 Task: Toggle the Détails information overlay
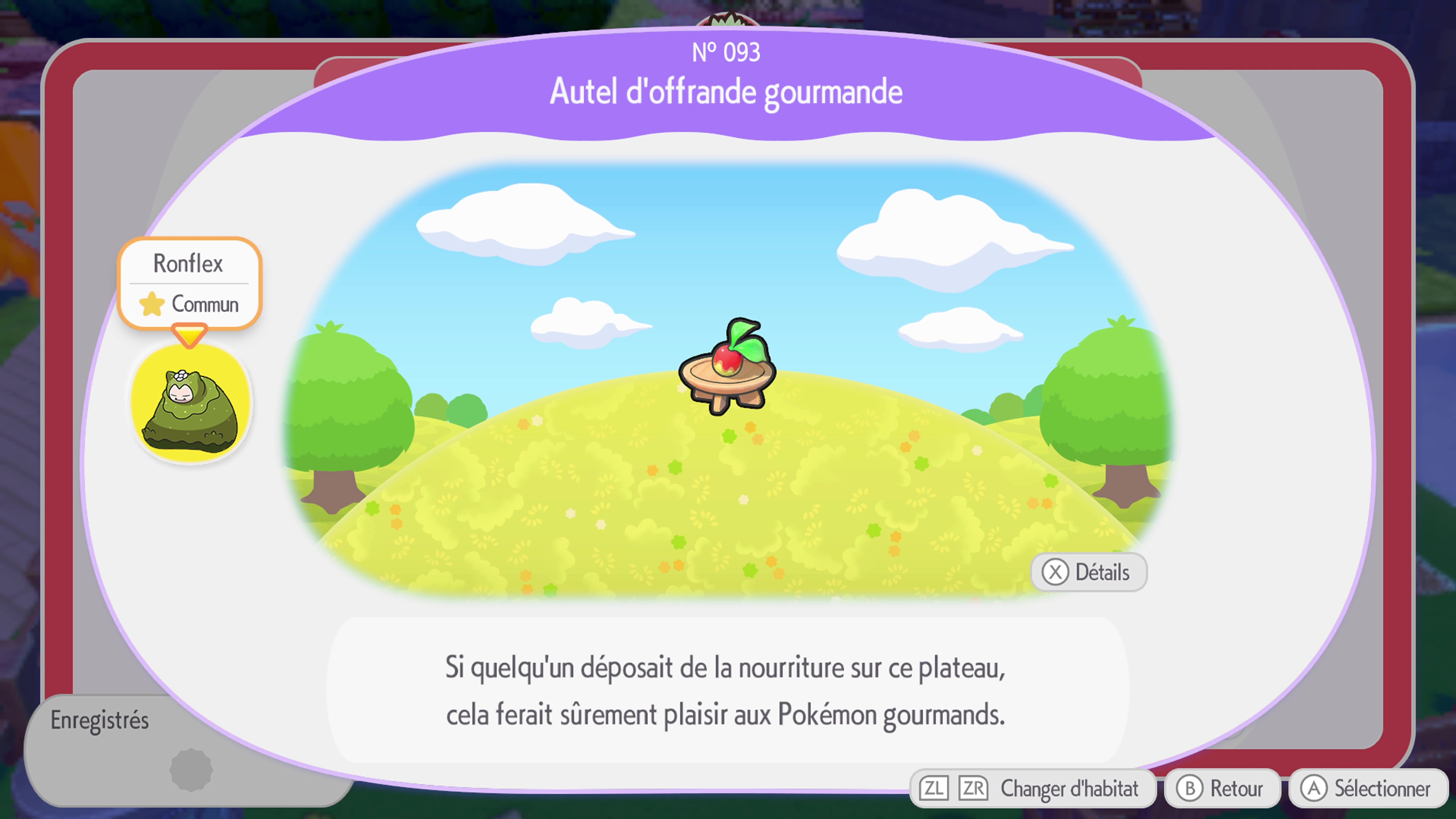[1088, 572]
